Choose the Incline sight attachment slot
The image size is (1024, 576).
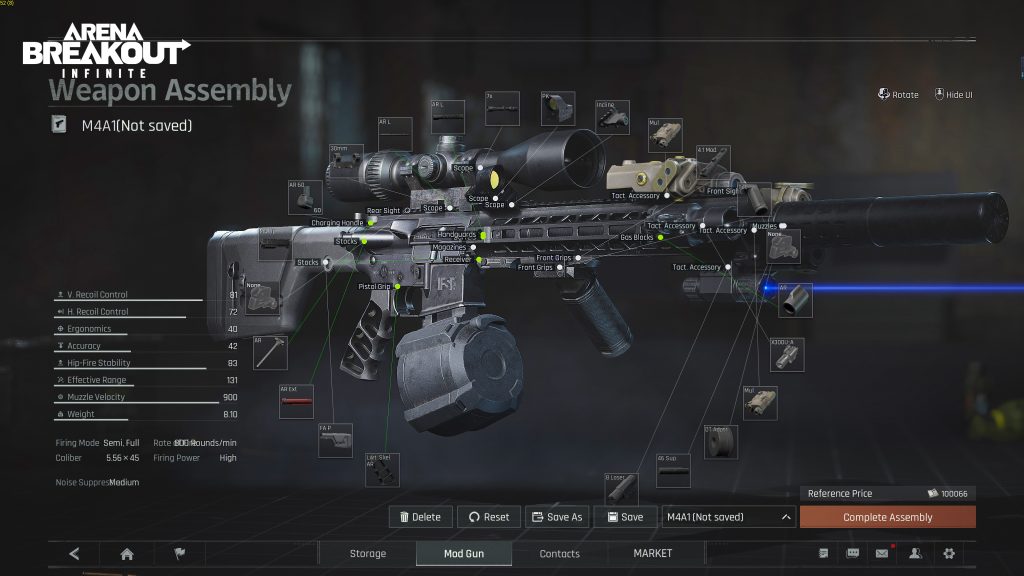point(613,117)
